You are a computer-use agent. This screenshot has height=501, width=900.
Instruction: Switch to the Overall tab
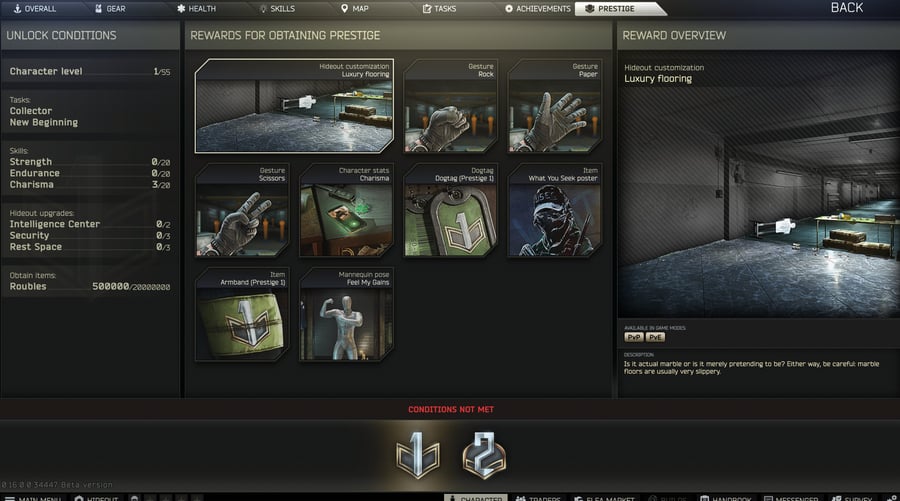36,9
